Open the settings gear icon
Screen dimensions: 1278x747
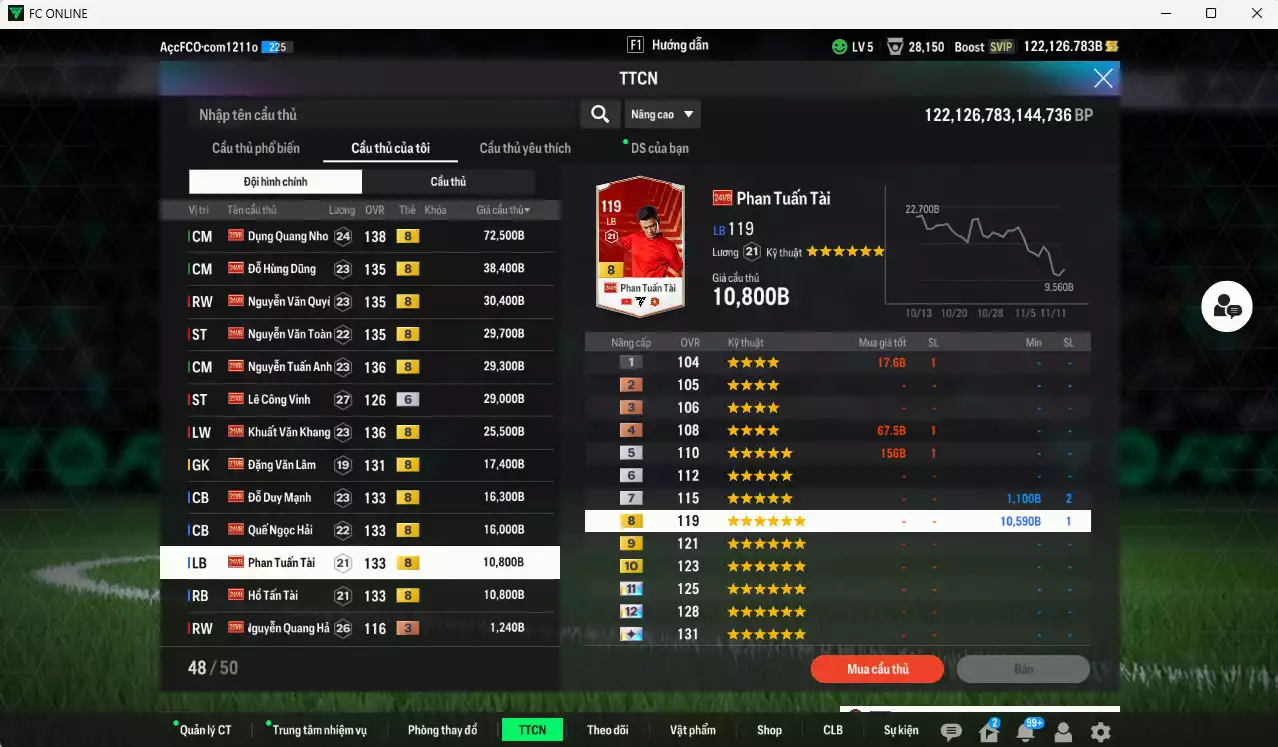click(x=1100, y=732)
